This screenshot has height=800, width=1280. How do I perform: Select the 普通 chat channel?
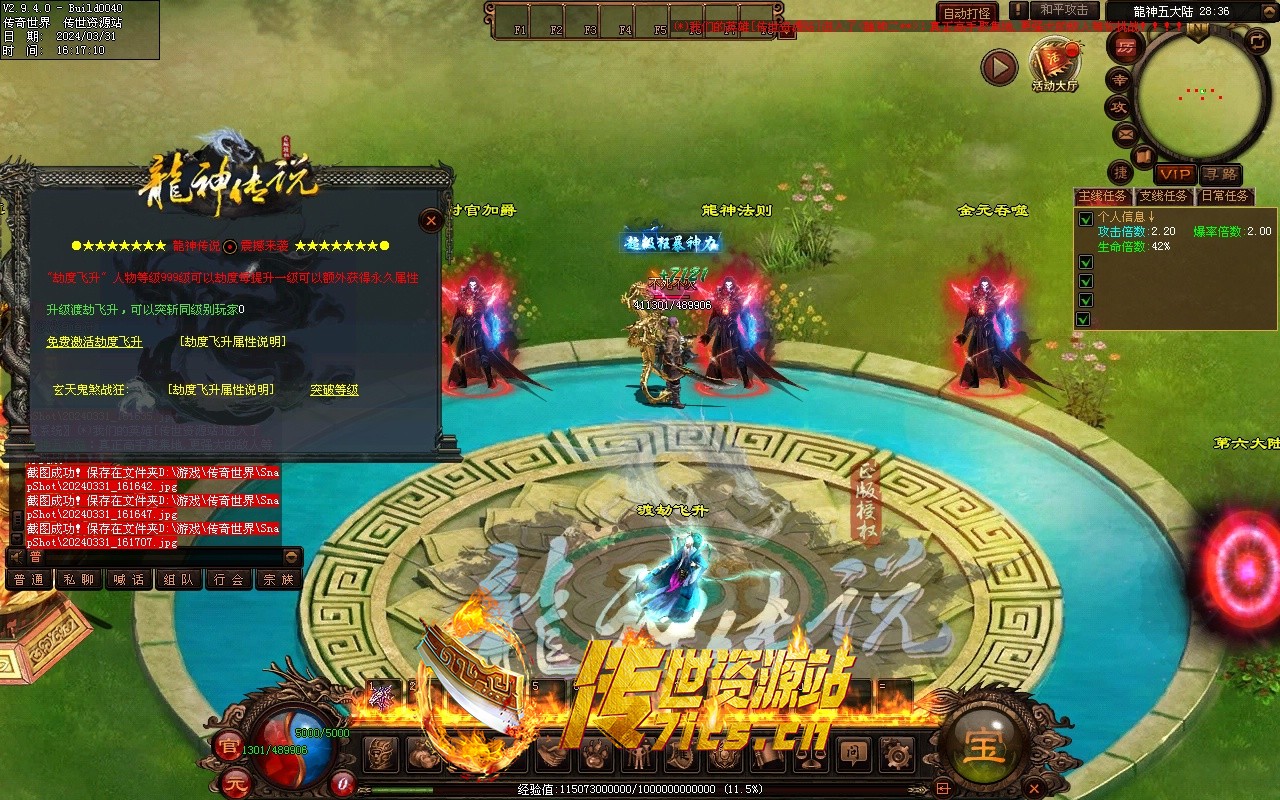(x=29, y=579)
